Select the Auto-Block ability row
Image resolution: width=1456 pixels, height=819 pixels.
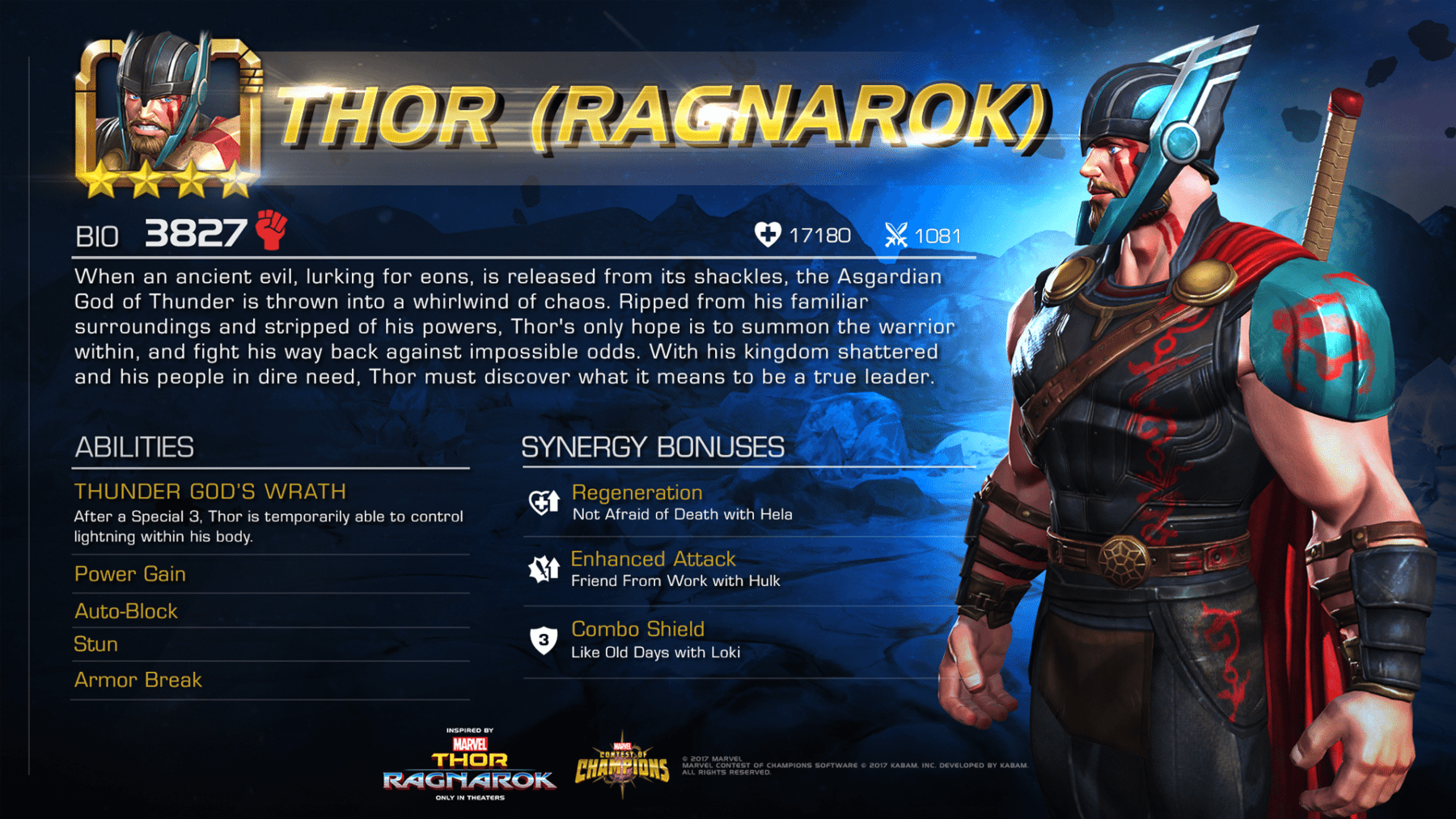click(126, 611)
